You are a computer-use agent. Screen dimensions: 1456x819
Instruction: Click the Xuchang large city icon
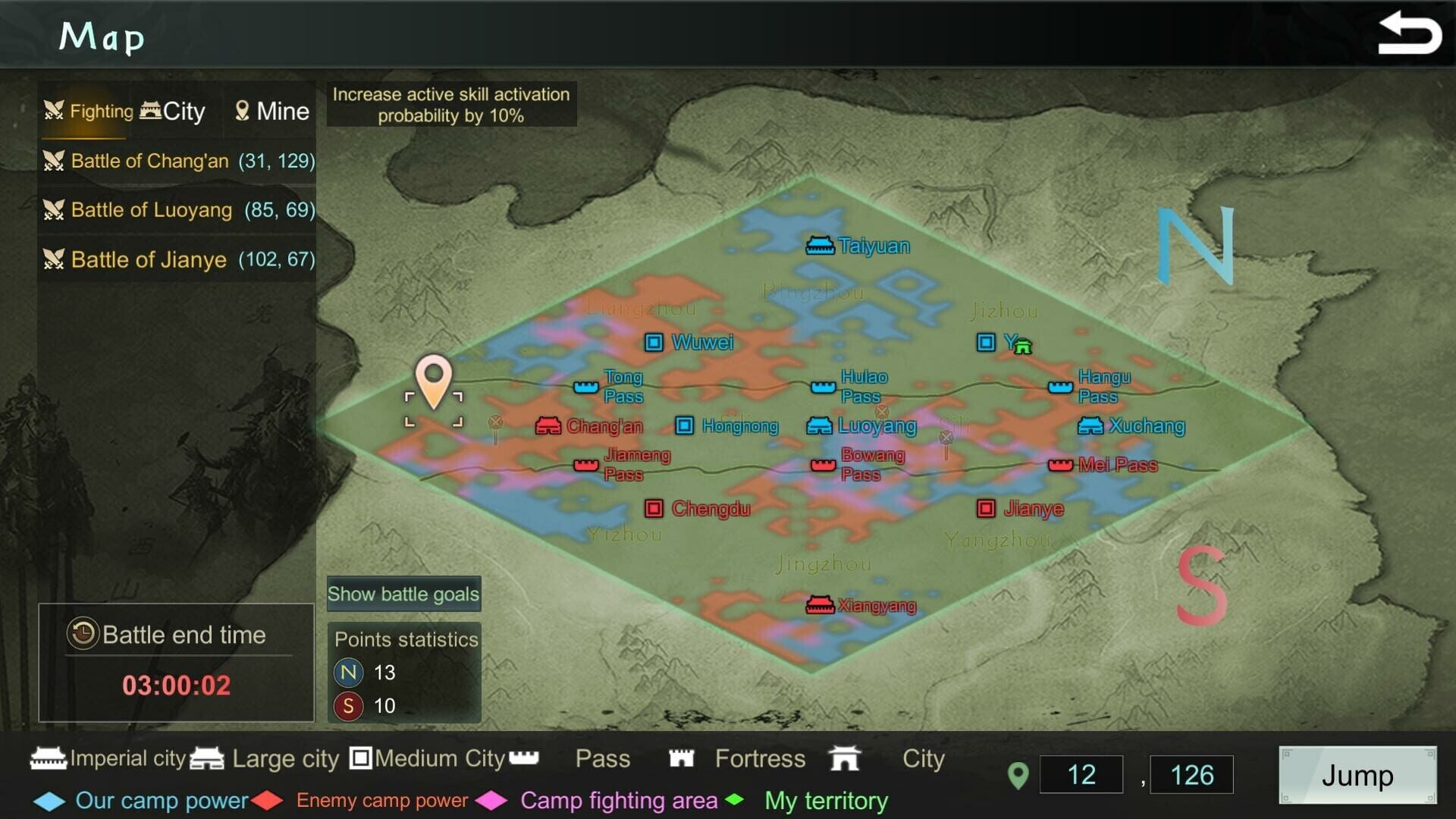tap(1089, 425)
